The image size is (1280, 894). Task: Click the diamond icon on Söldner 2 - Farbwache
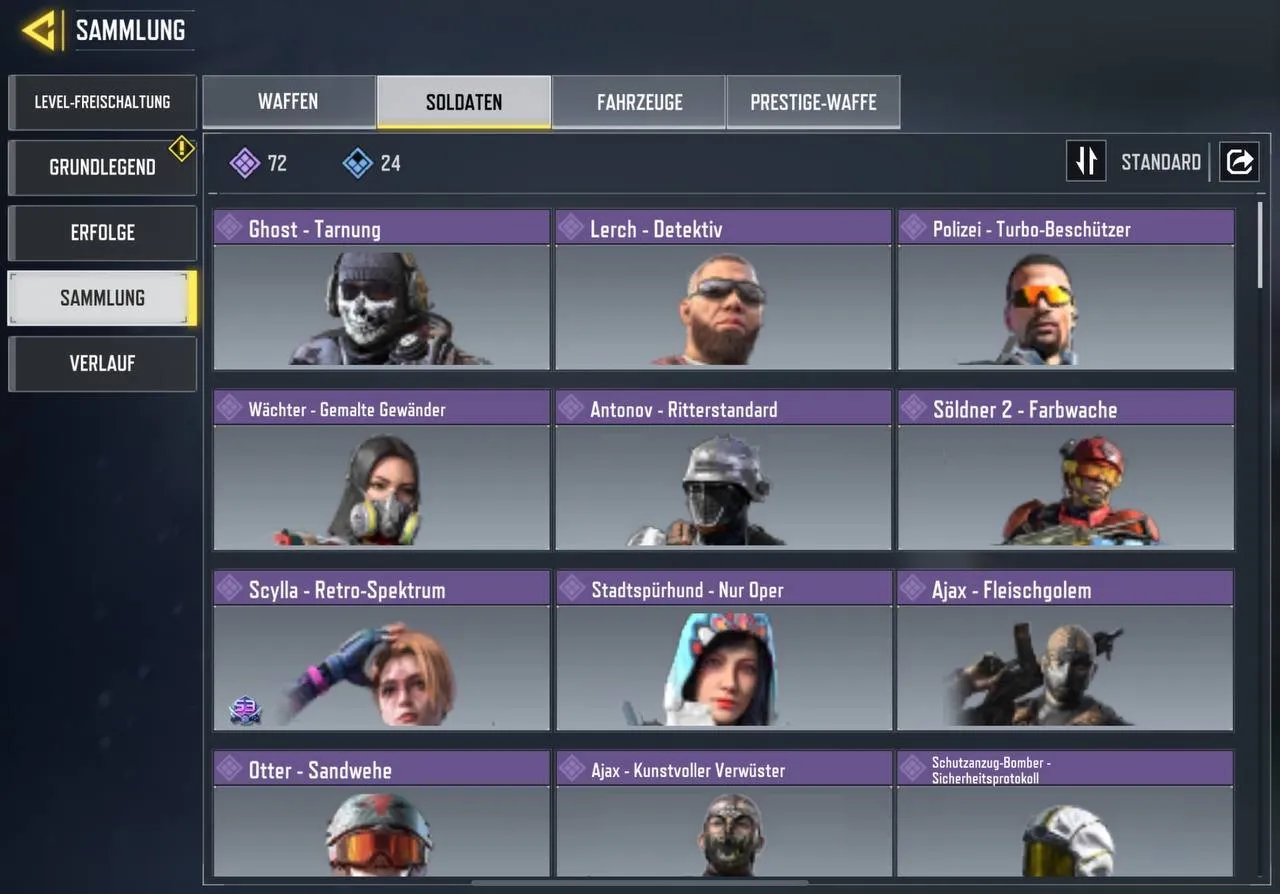pos(913,408)
